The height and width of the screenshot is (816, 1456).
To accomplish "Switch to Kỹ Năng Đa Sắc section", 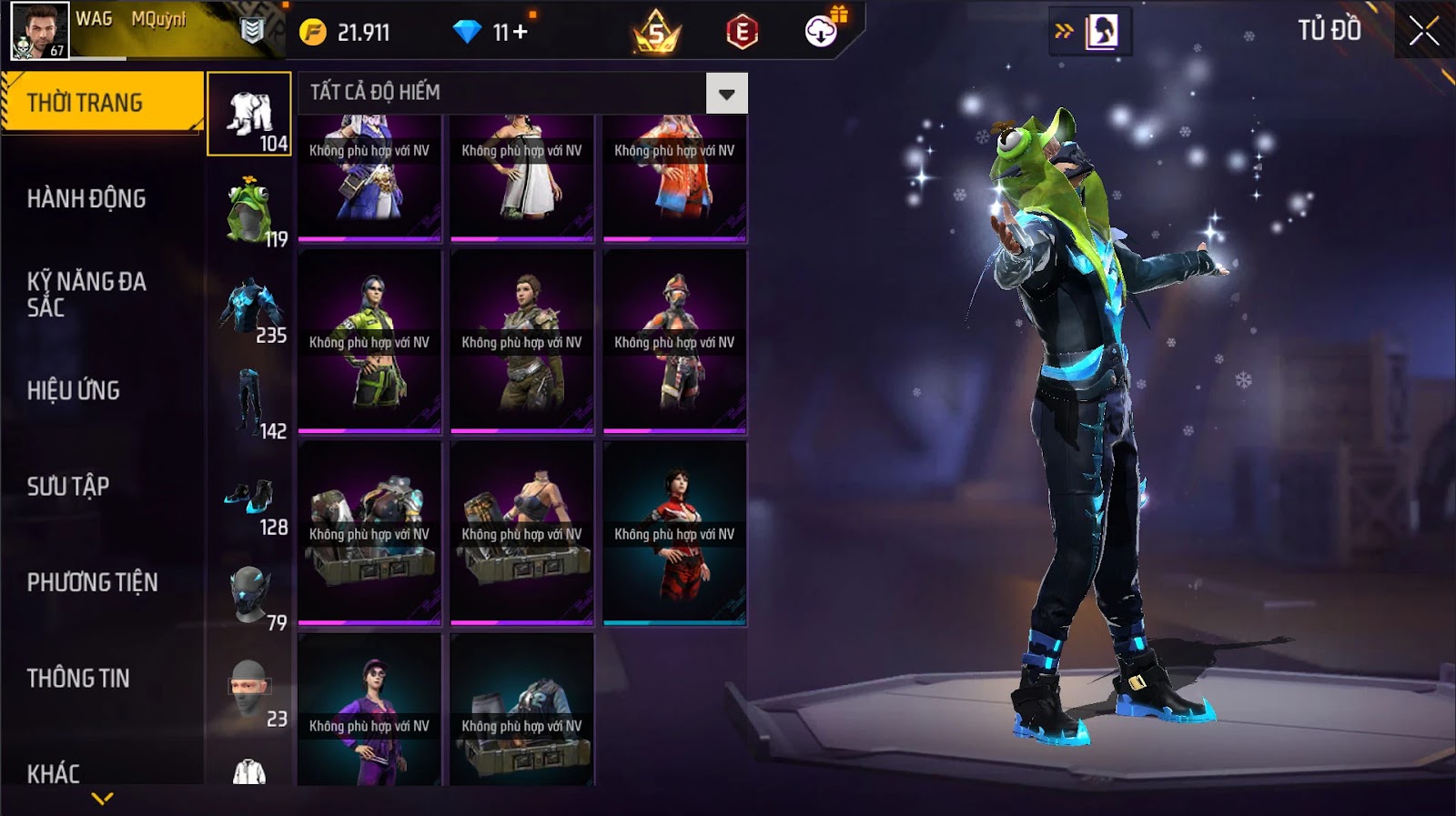I will pos(86,294).
